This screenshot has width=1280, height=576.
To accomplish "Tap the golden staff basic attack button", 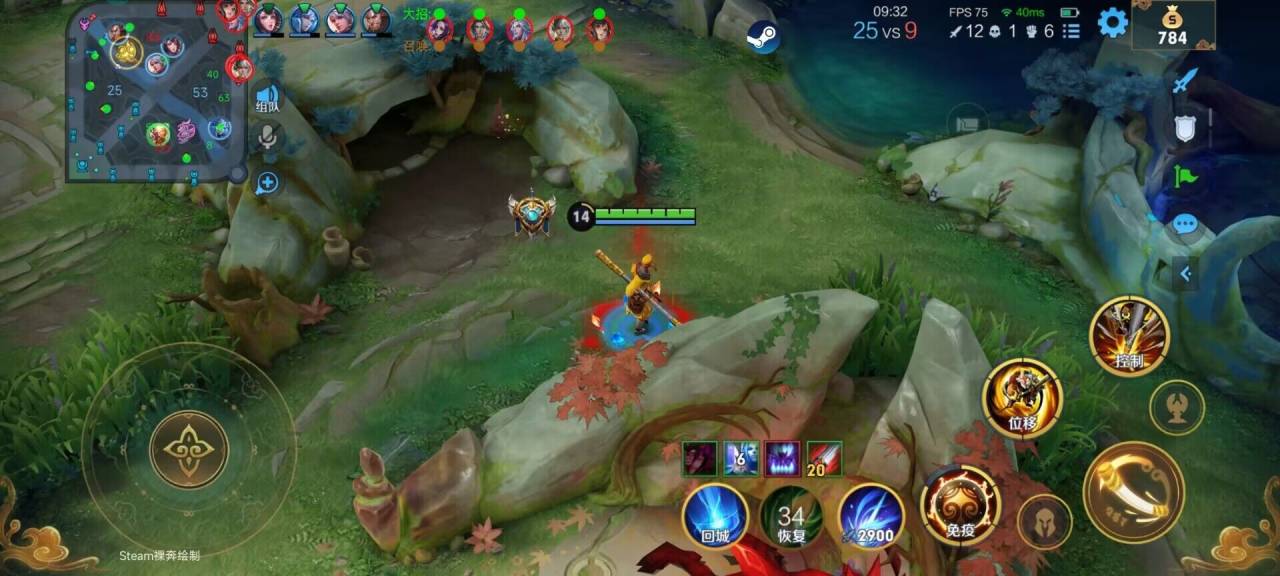I will (x=1133, y=492).
